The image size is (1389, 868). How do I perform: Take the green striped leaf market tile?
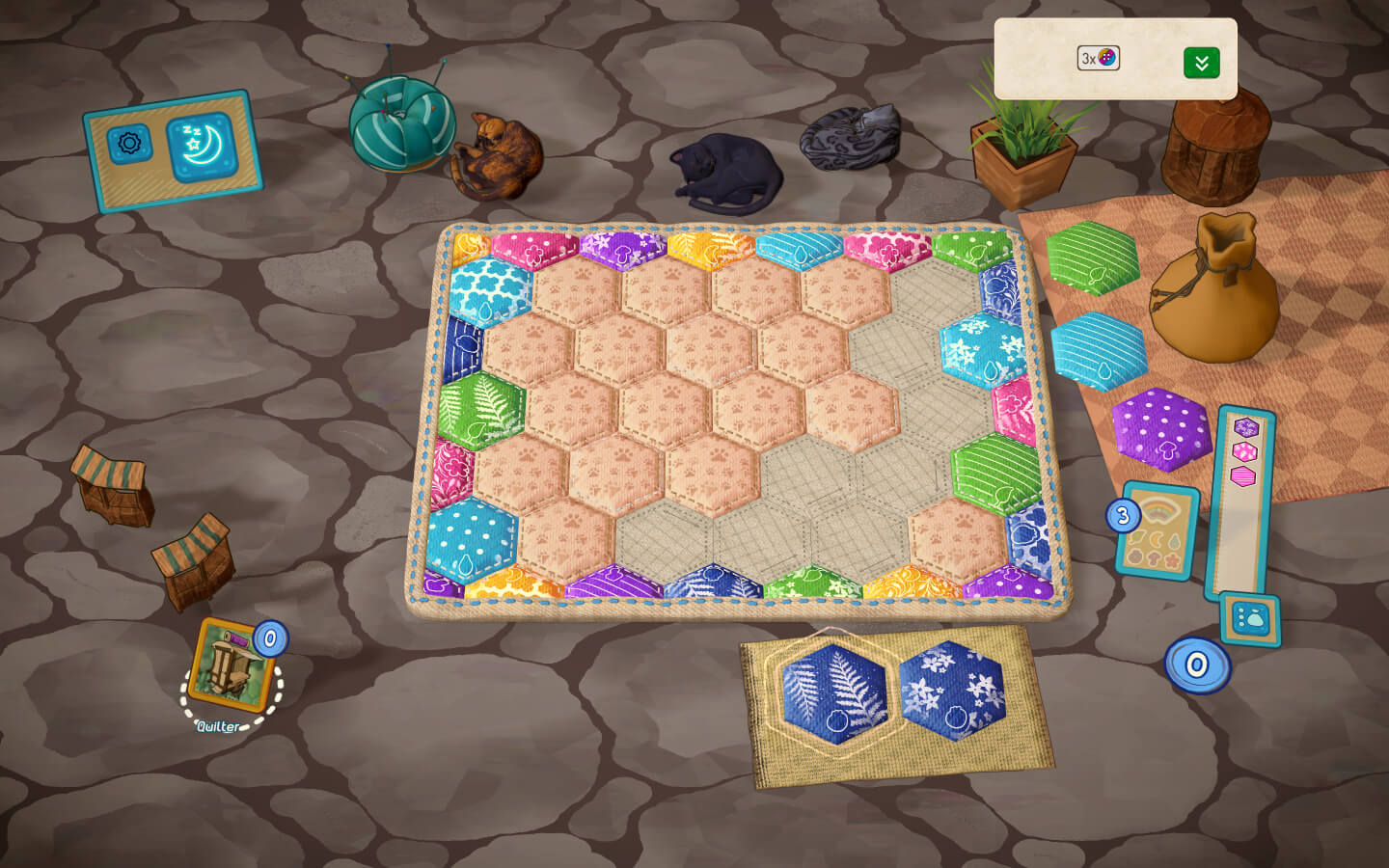tap(1092, 257)
